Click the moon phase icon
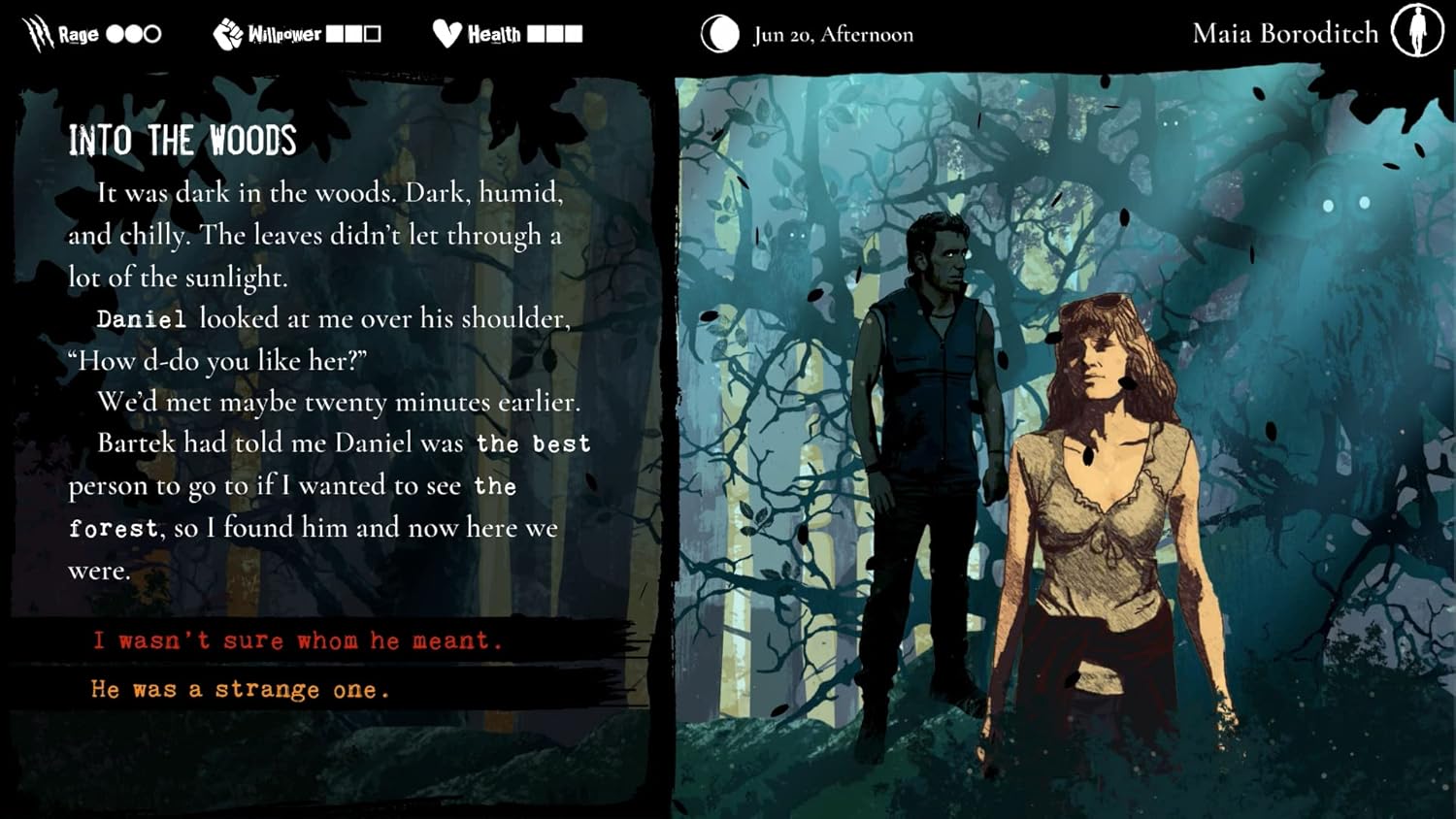Viewport: 1456px width, 819px height. click(x=718, y=34)
